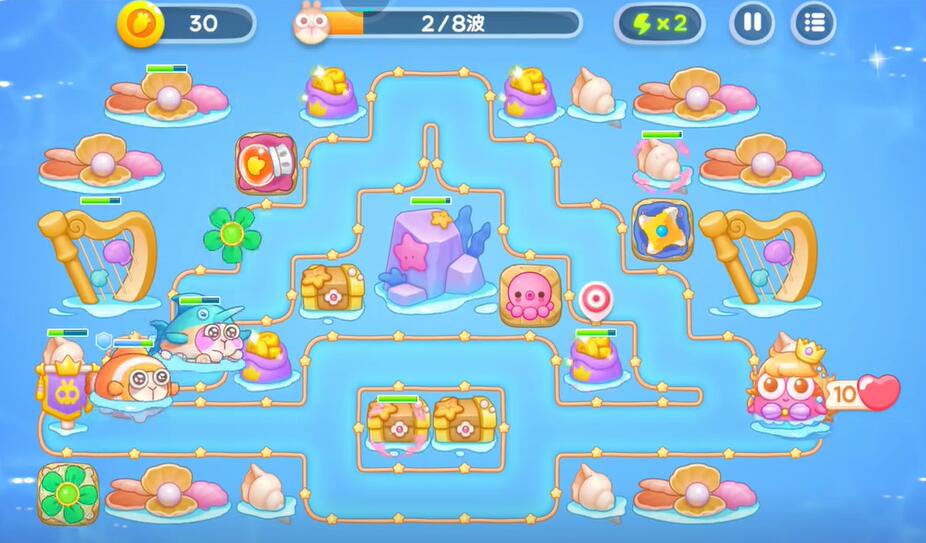
Task: Open the list menu button
Action: (814, 23)
